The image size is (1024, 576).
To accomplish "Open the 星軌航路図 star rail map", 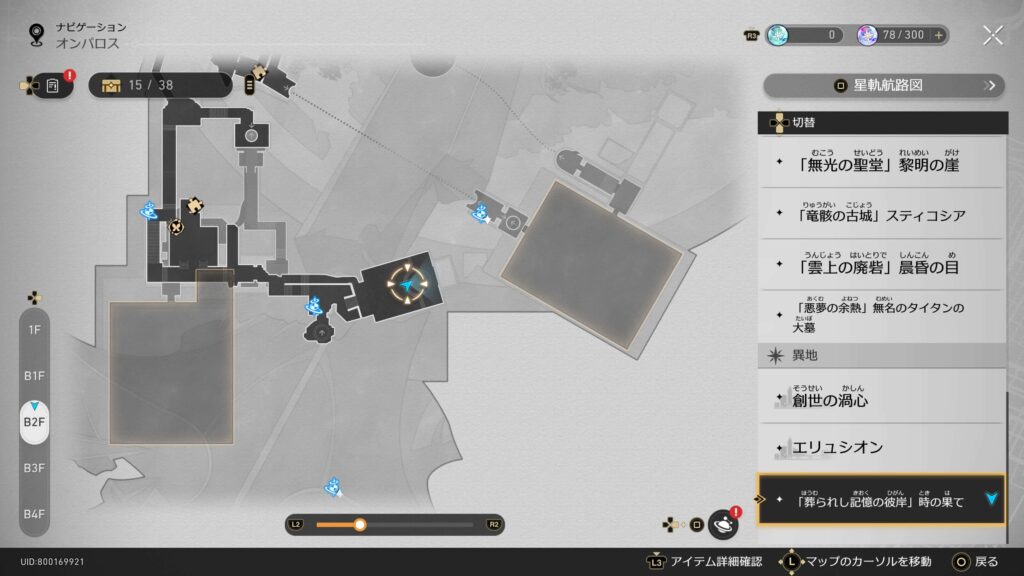I will [884, 85].
